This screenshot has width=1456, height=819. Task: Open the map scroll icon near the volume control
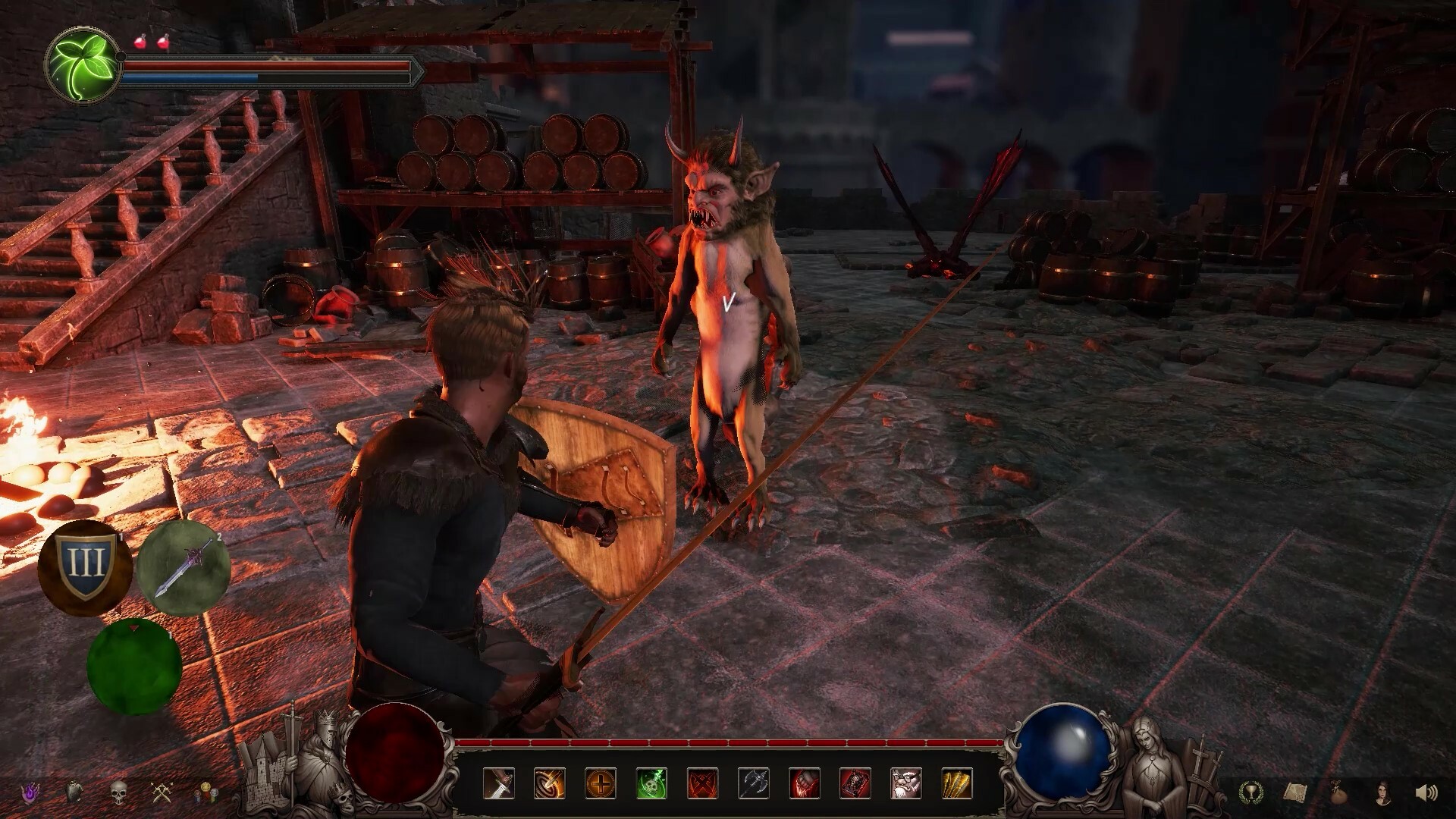pos(1294,793)
